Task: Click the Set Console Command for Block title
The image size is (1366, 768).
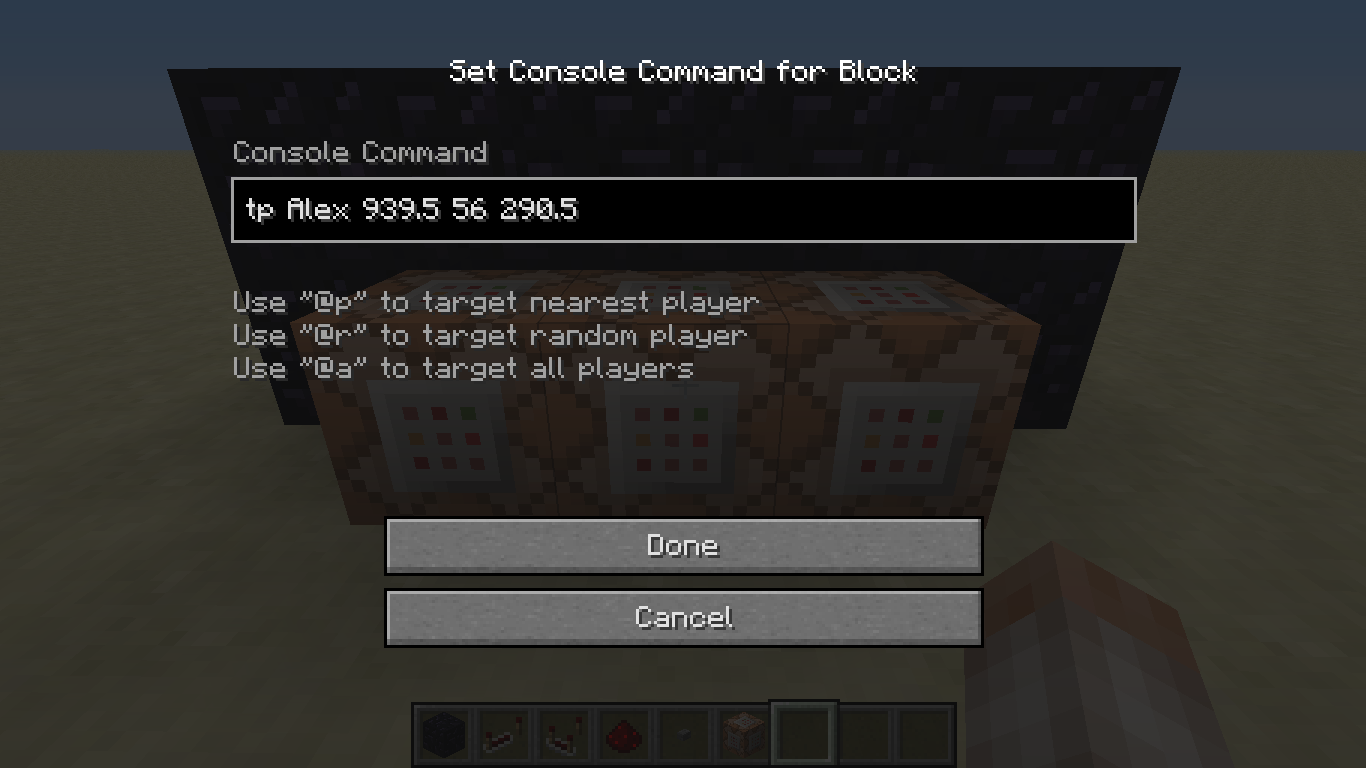Action: pos(683,71)
